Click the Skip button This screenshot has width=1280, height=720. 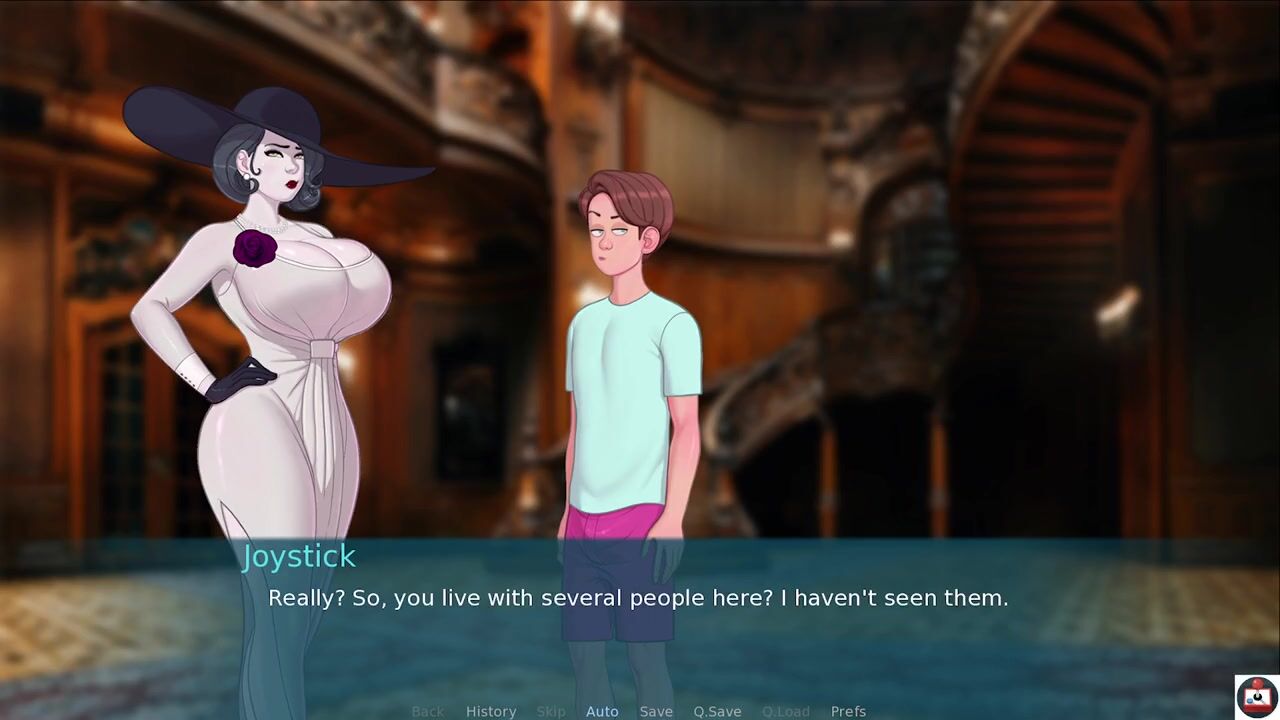[551, 711]
